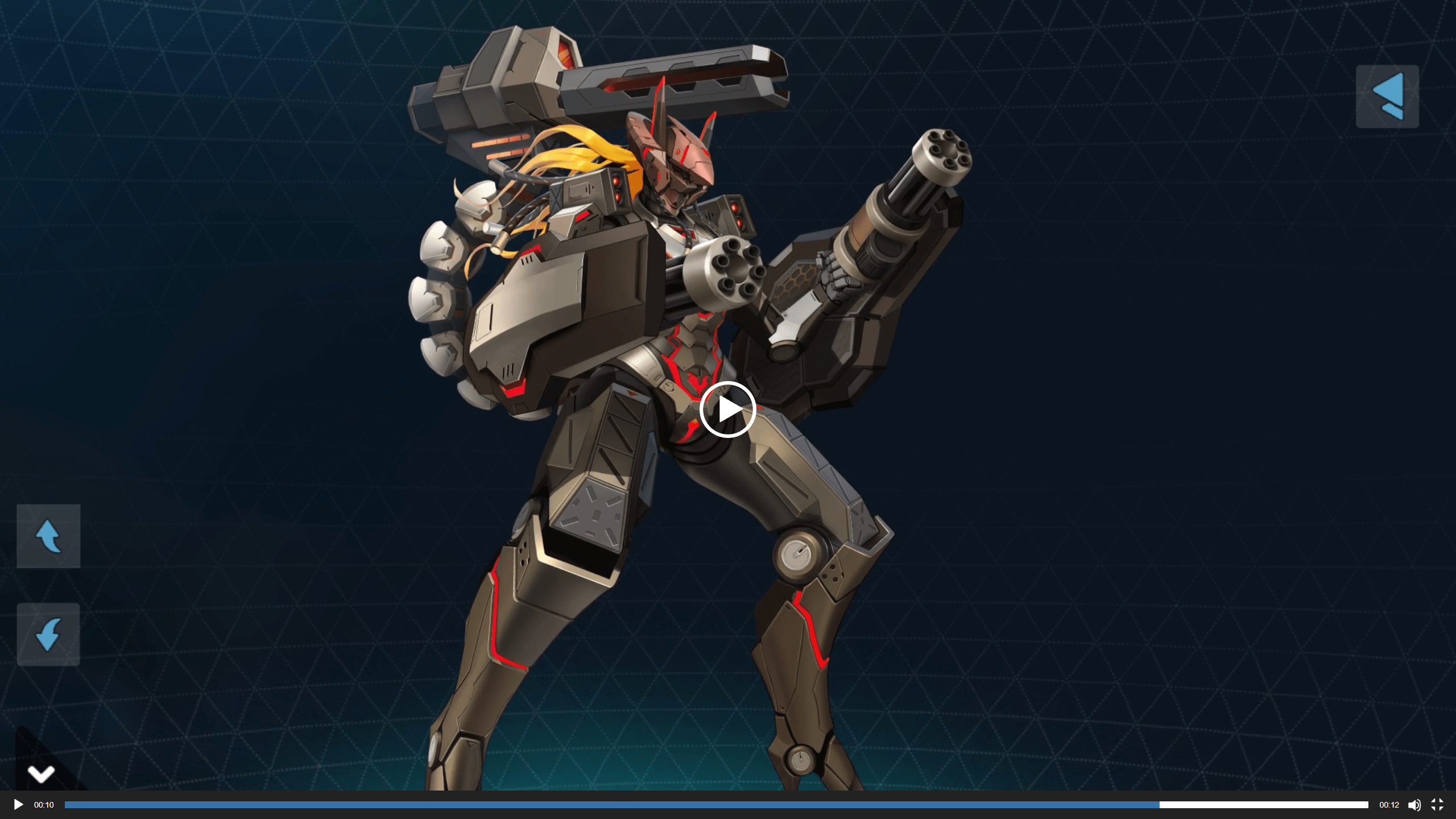Mute the video with the speaker icon

1414,805
